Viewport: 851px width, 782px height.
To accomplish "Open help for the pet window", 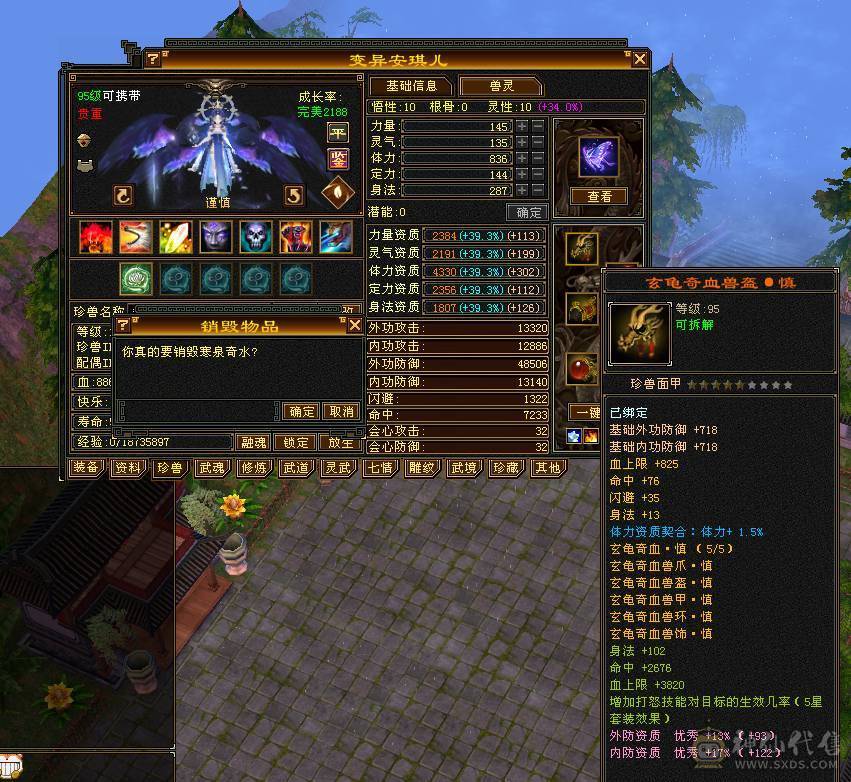I will pos(152,60).
